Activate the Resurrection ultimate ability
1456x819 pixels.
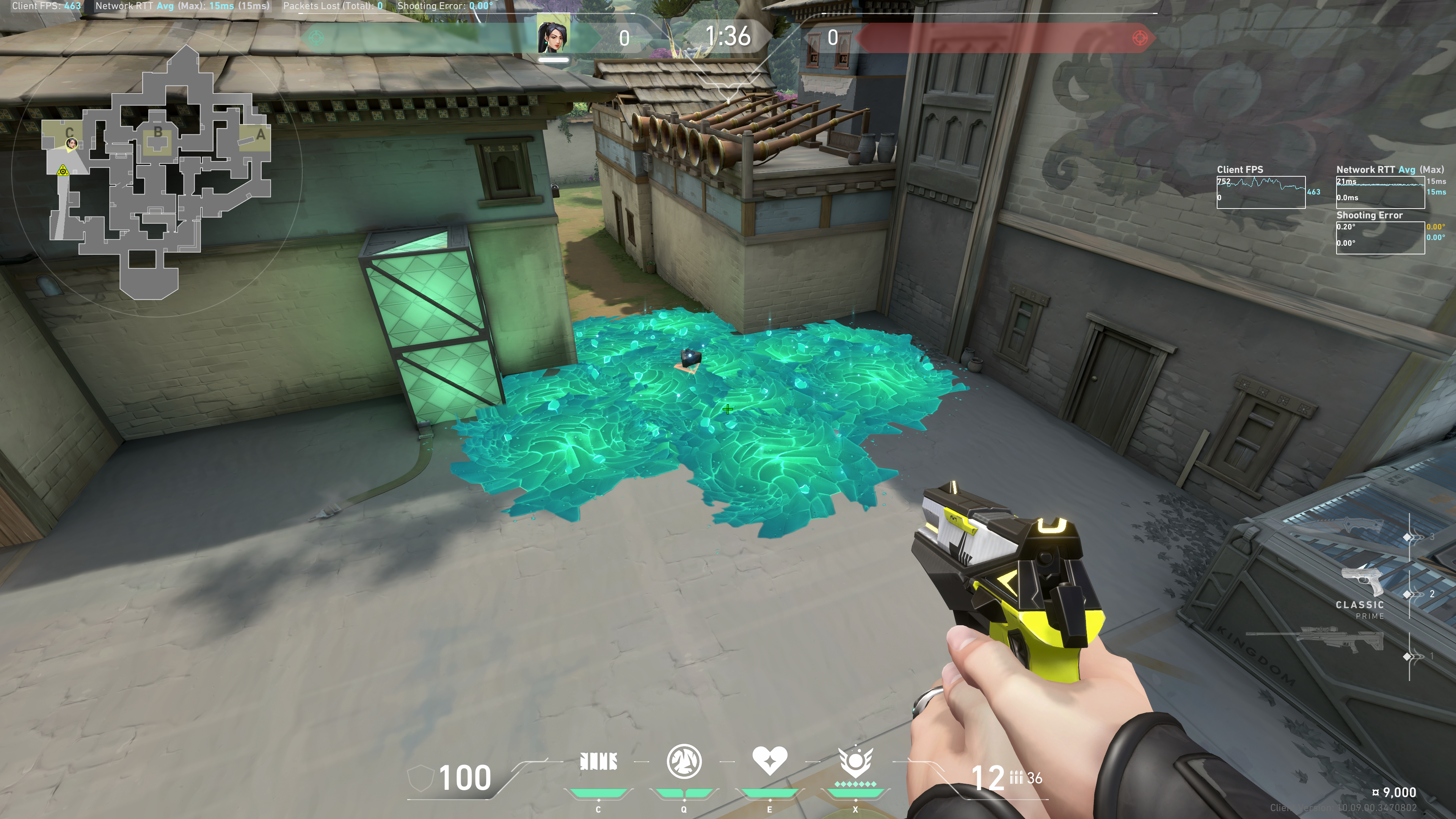click(x=855, y=762)
